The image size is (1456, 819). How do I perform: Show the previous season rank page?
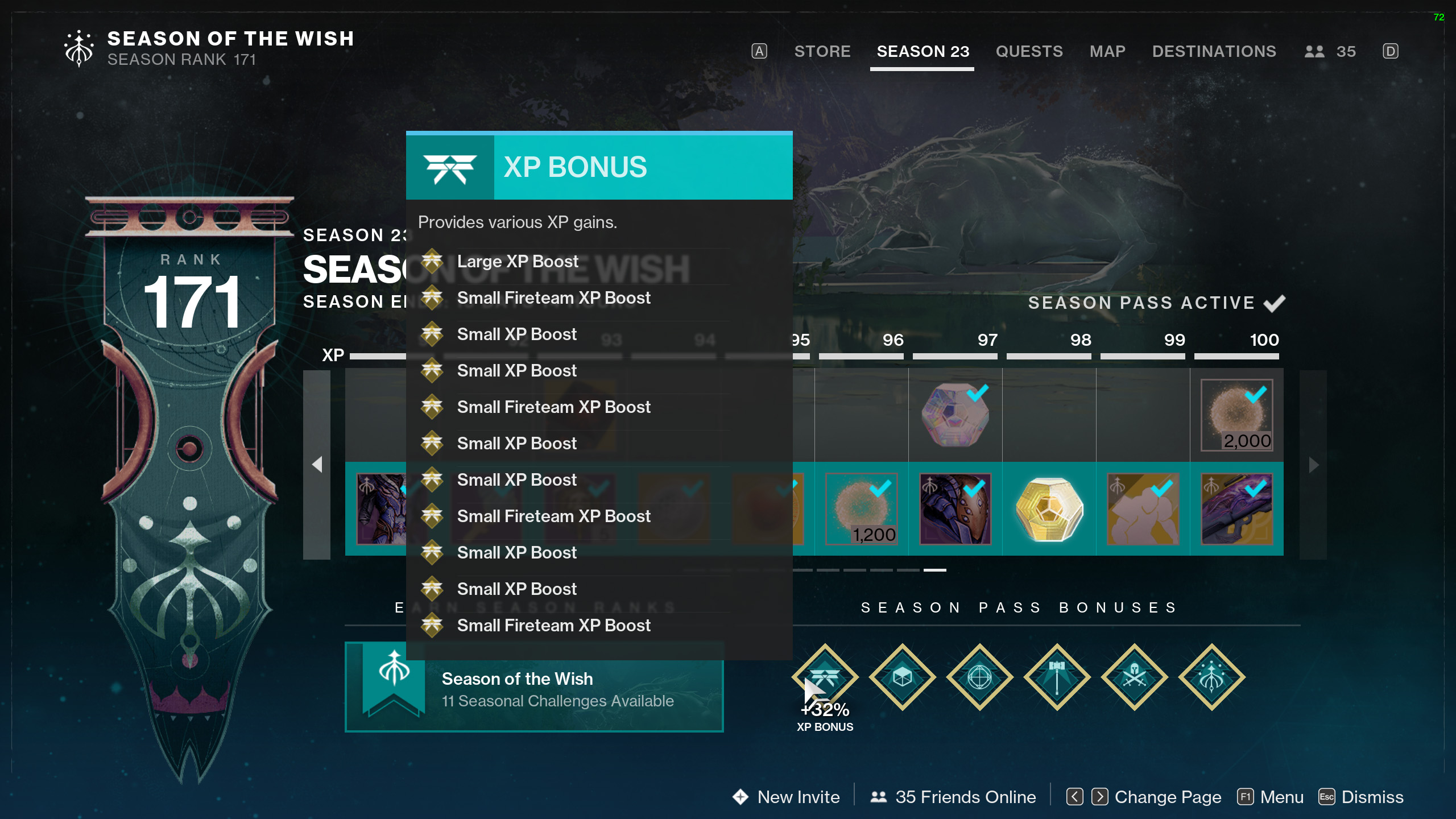317,465
